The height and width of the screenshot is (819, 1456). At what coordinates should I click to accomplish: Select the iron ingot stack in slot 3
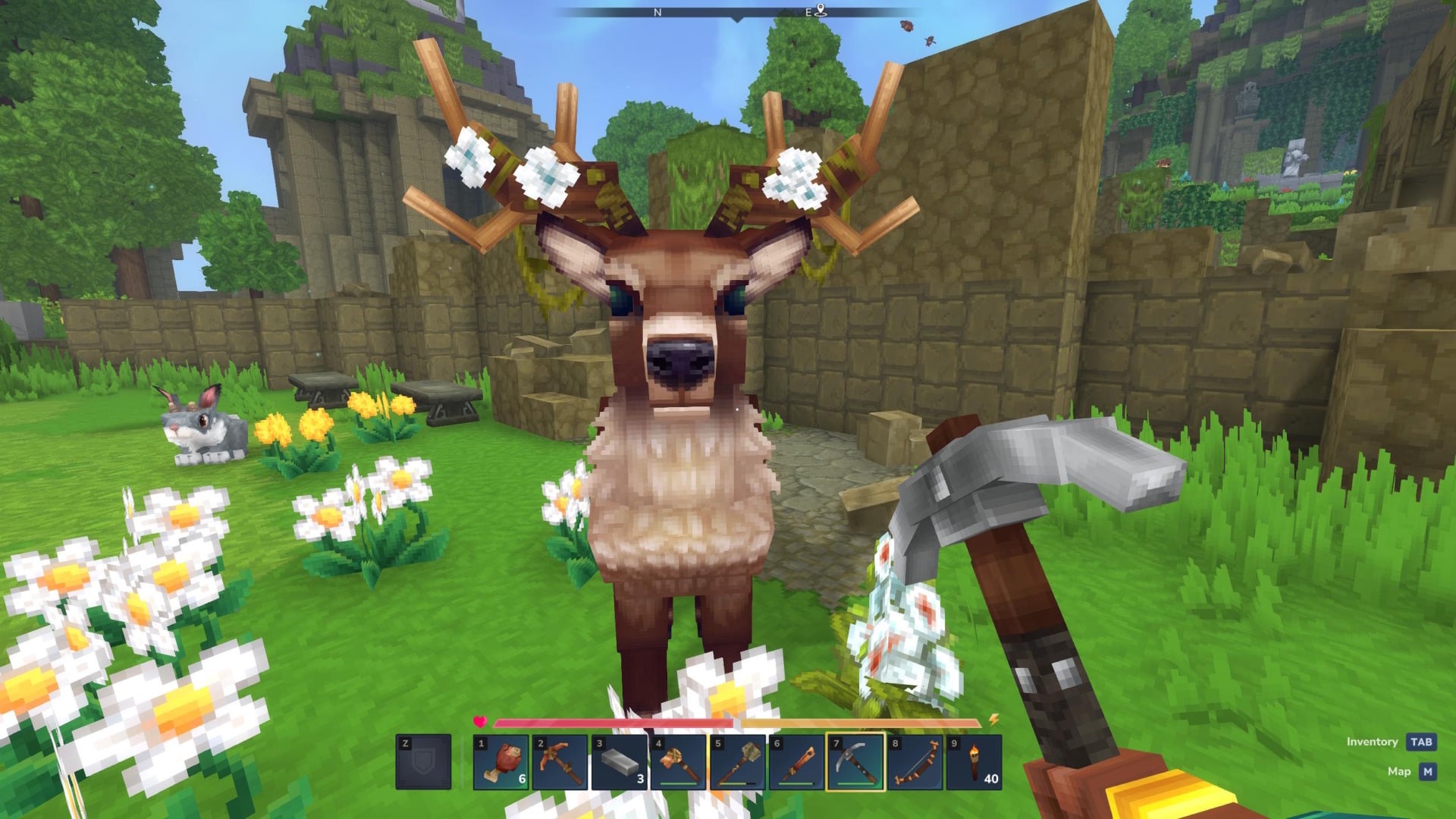617,760
